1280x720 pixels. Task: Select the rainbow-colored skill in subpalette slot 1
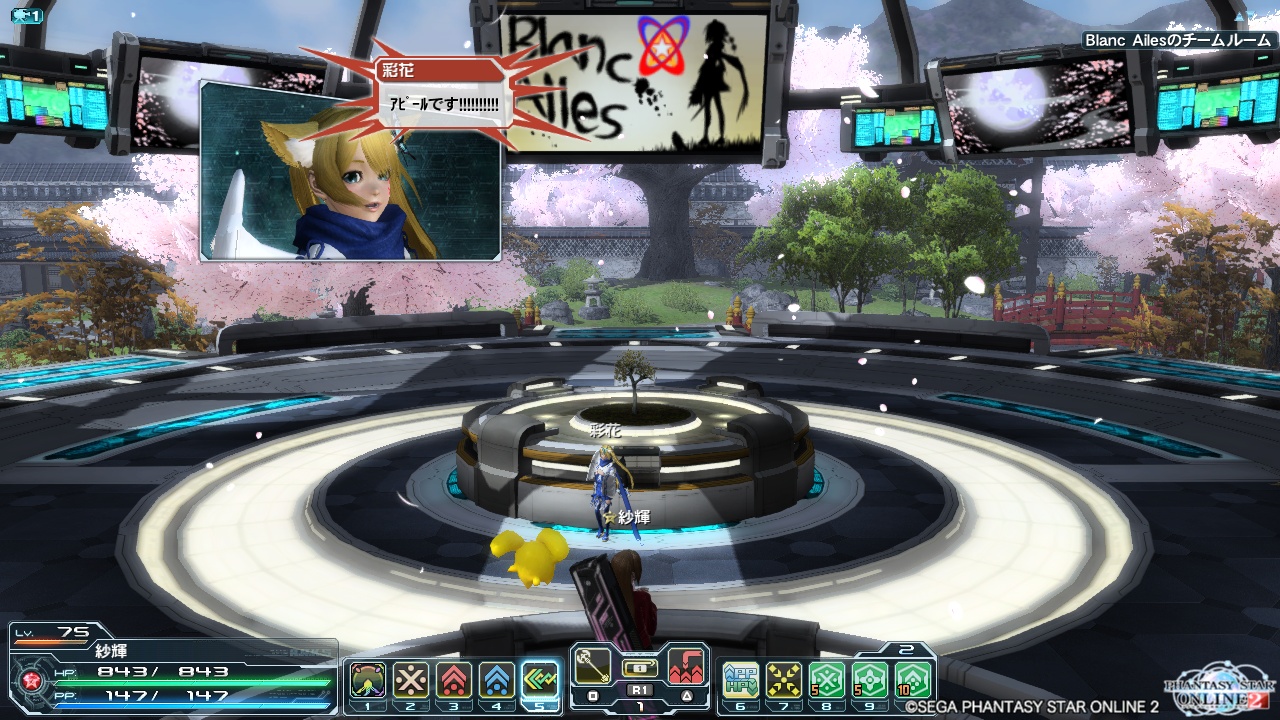367,681
